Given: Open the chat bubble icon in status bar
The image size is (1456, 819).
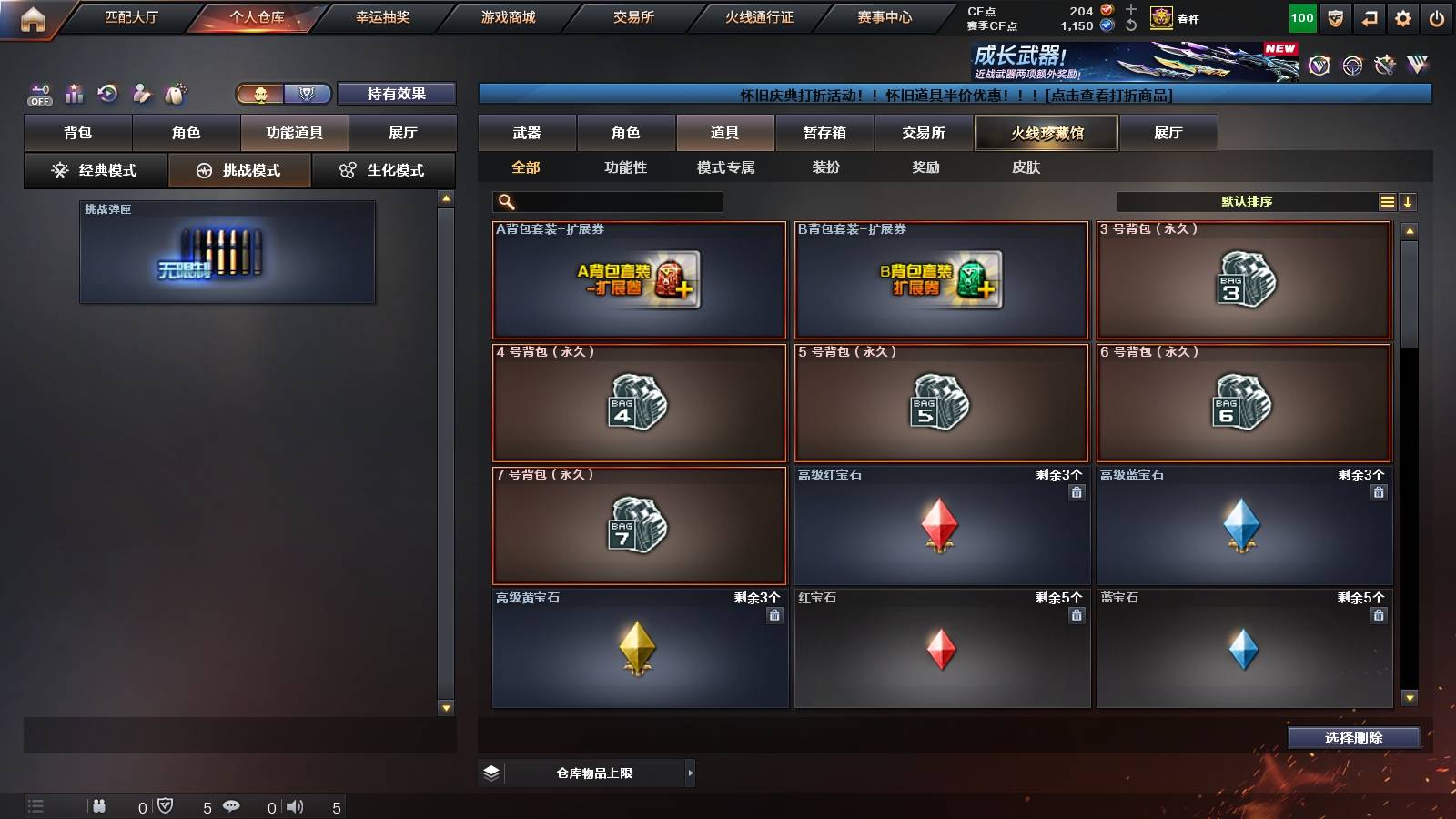Looking at the screenshot, I should 233,805.
